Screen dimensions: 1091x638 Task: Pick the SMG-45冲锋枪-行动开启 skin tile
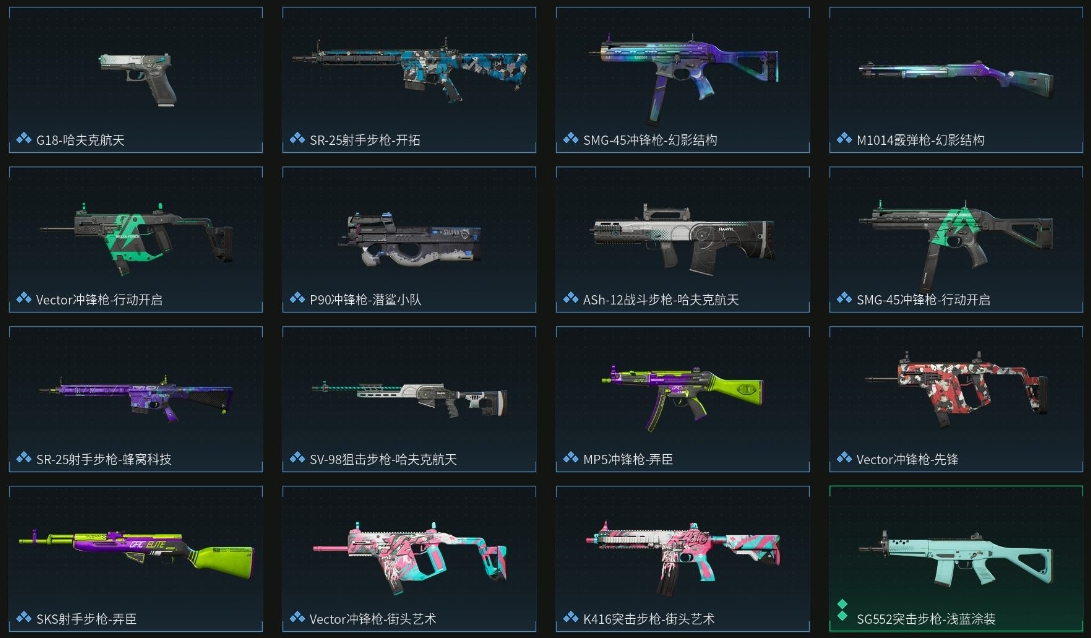click(956, 239)
